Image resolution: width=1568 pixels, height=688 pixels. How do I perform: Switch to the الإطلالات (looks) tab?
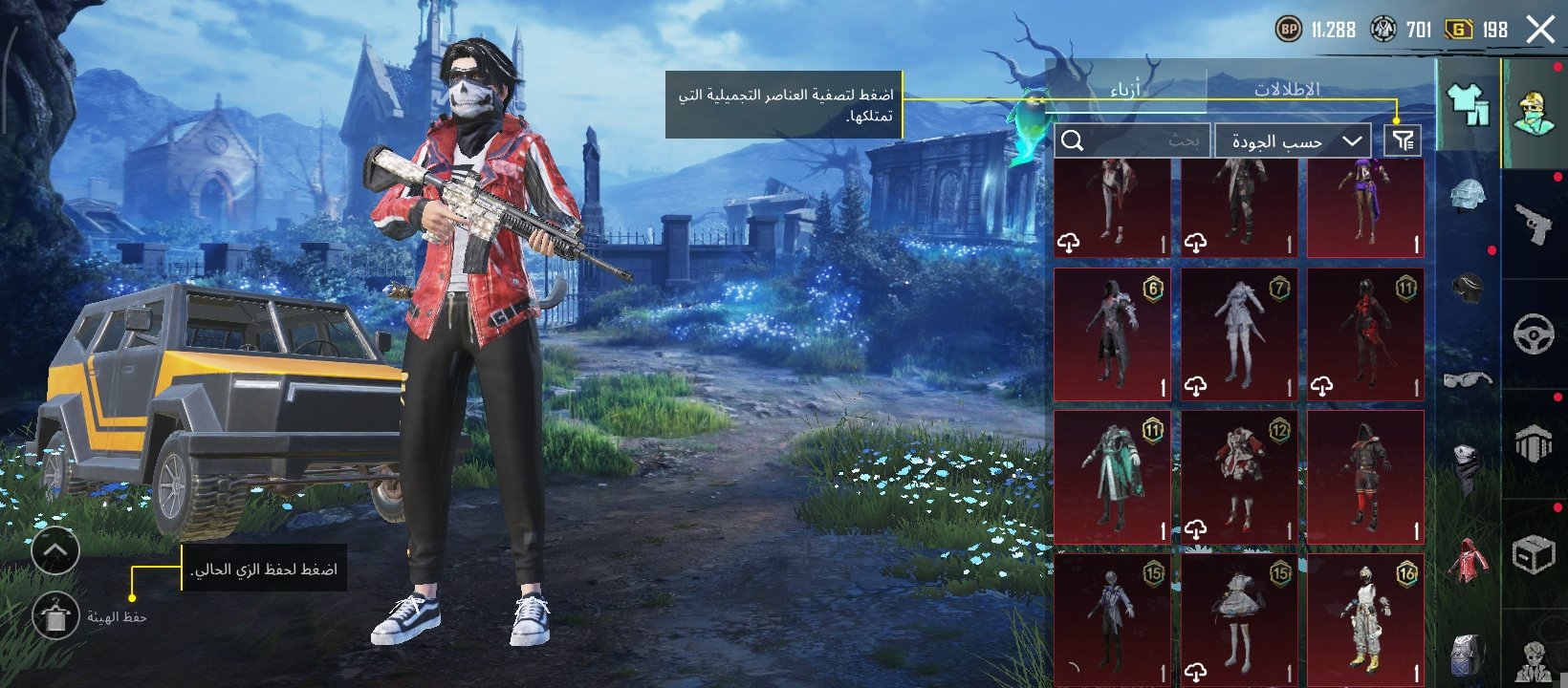1287,90
